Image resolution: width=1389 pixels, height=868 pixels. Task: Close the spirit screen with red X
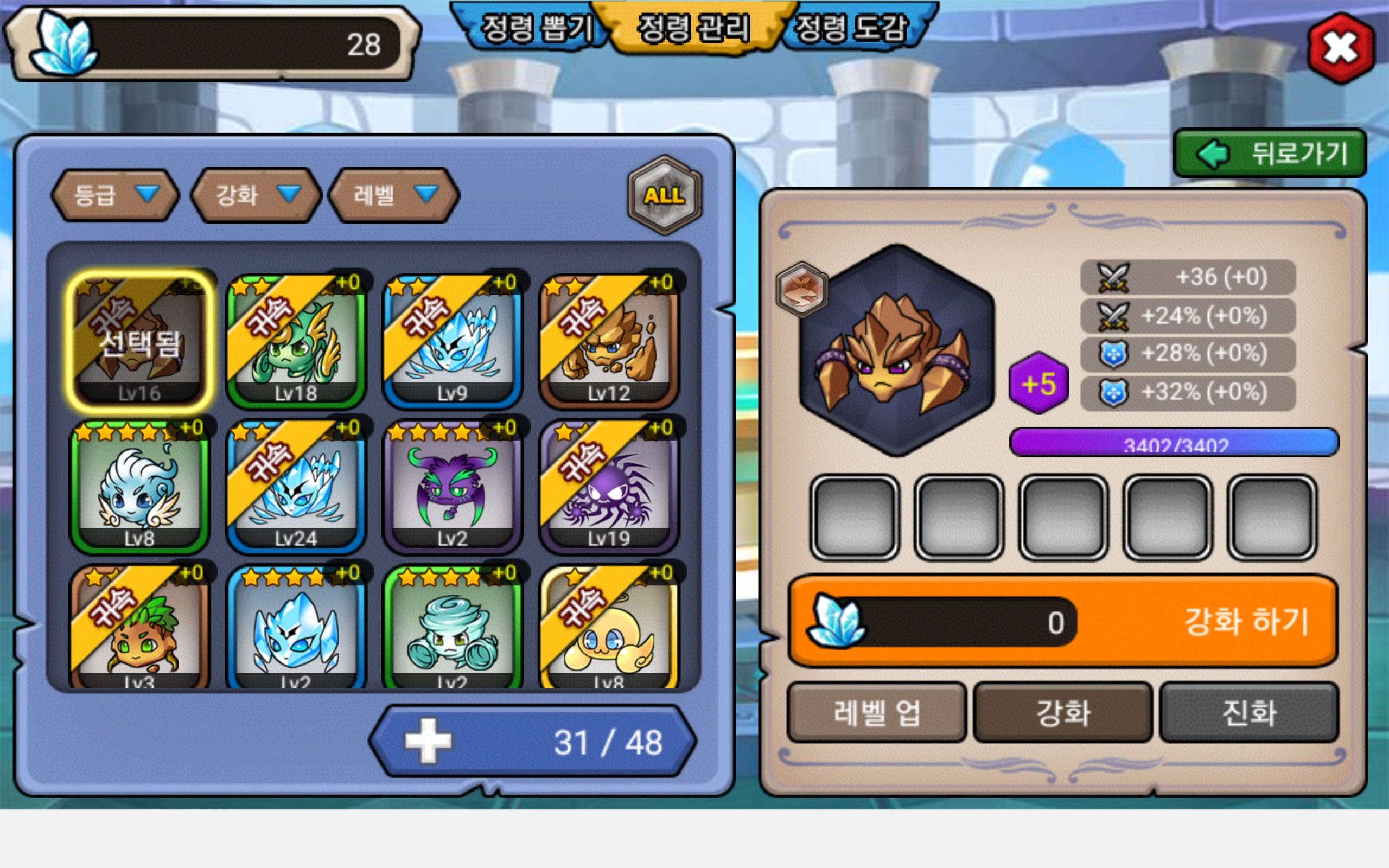1341,48
